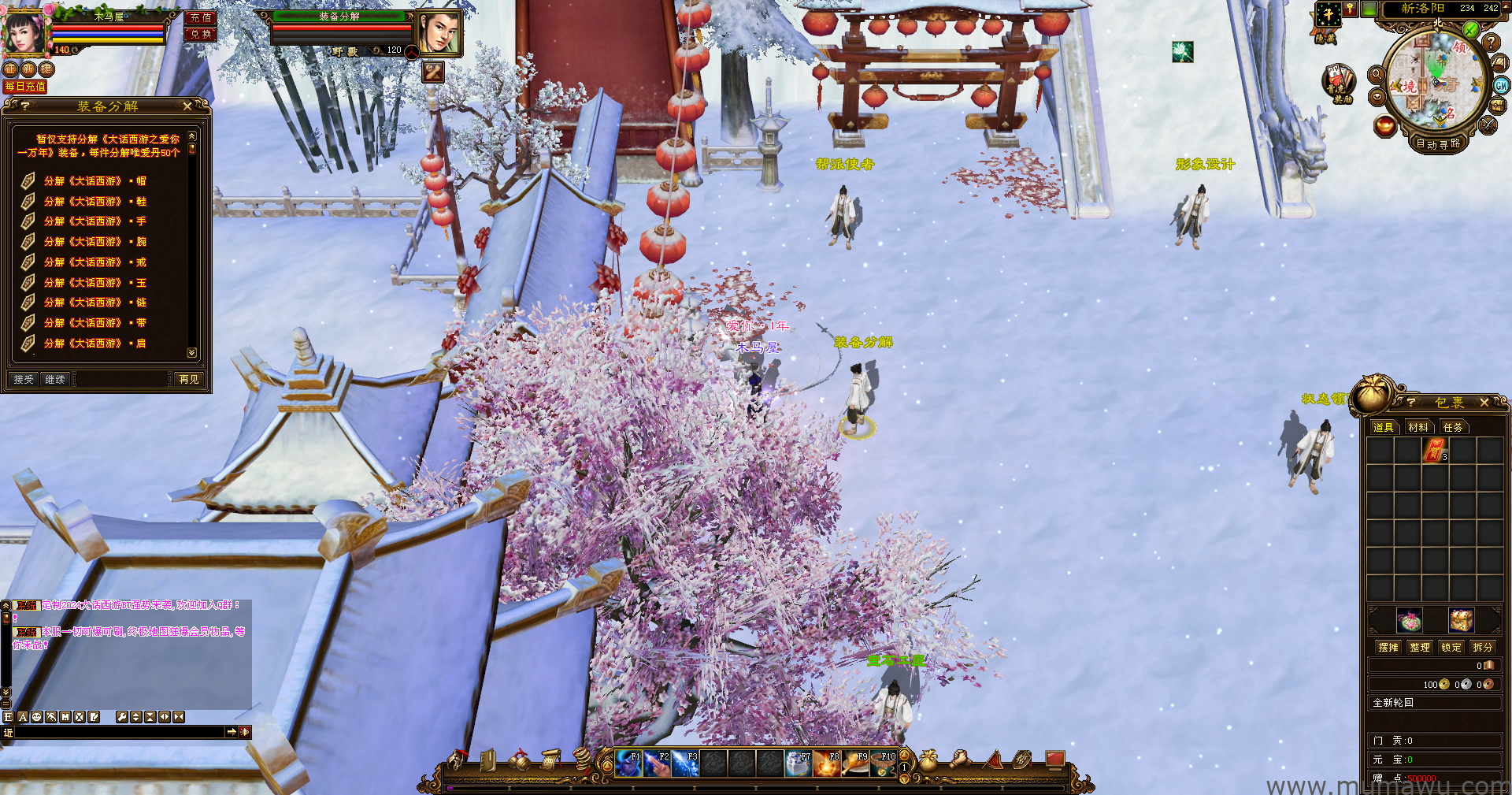Open the 首充奖励 first-recharge reward icon
1512x795 pixels.
(1338, 82)
